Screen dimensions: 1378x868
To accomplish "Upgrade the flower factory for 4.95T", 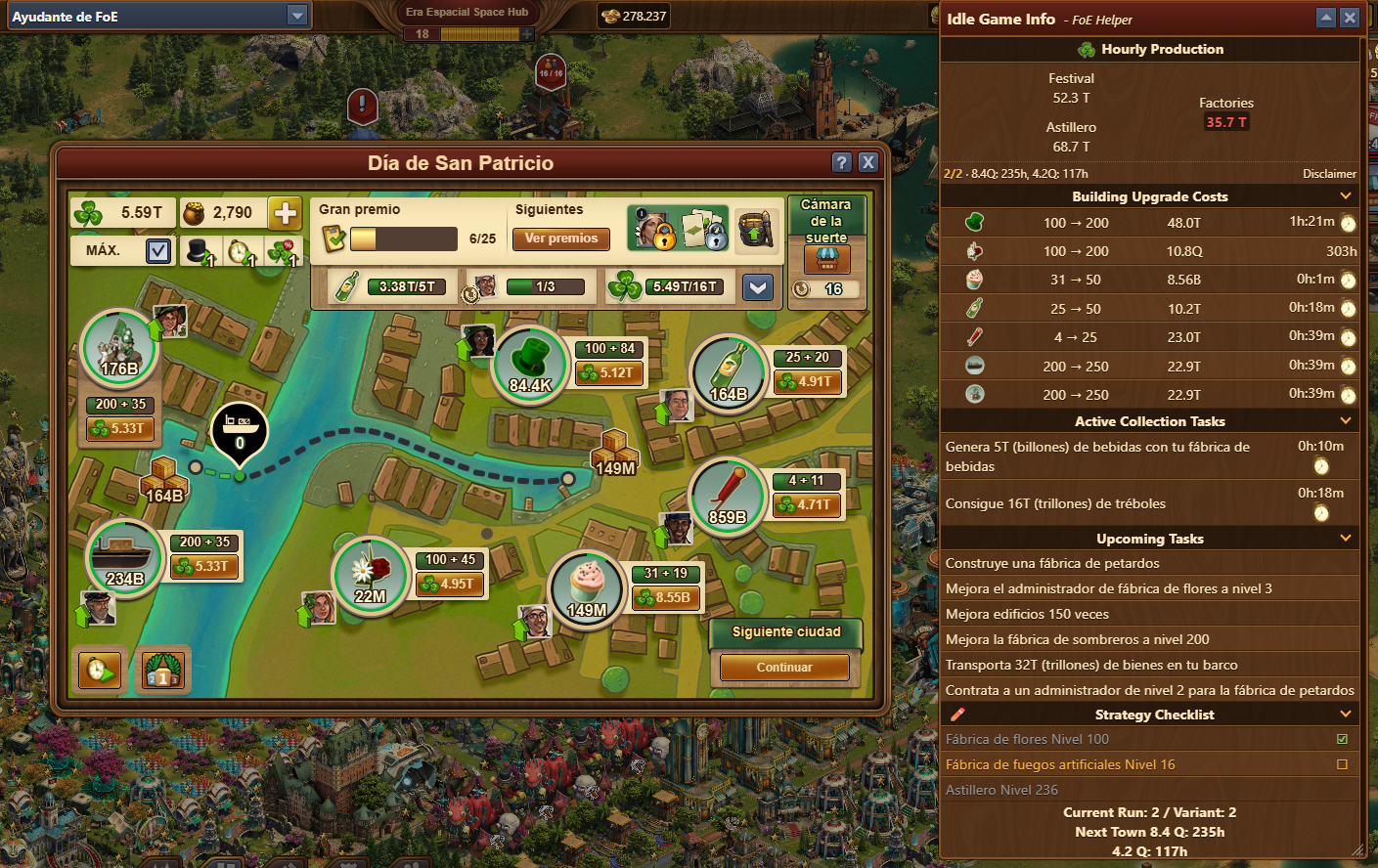I will [x=450, y=584].
